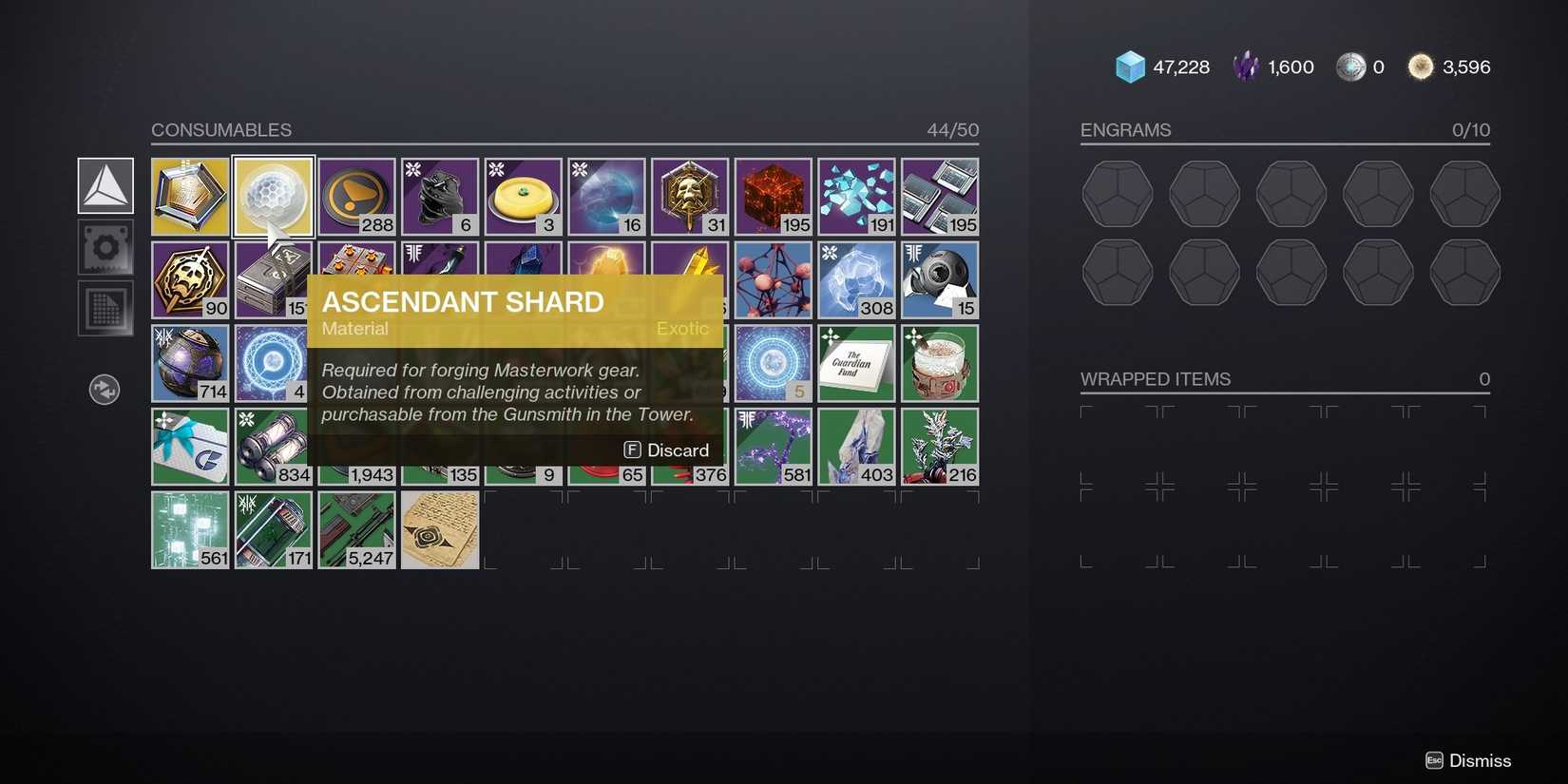Click the Legendary Shards currency icon
The height and width of the screenshot is (784, 1568).
pos(1245,67)
